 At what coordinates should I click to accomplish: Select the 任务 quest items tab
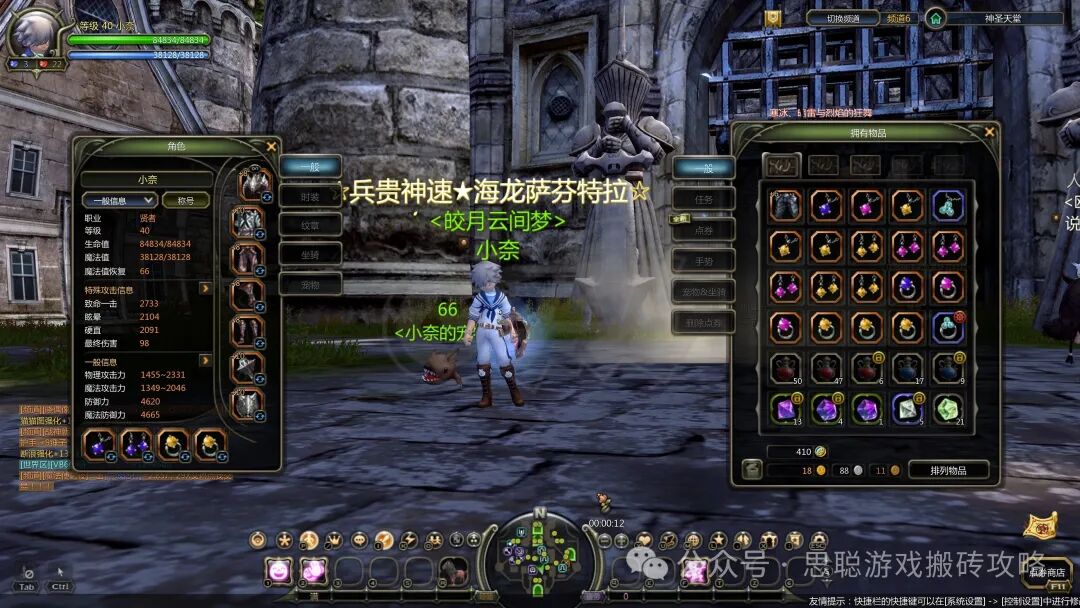tap(705, 198)
